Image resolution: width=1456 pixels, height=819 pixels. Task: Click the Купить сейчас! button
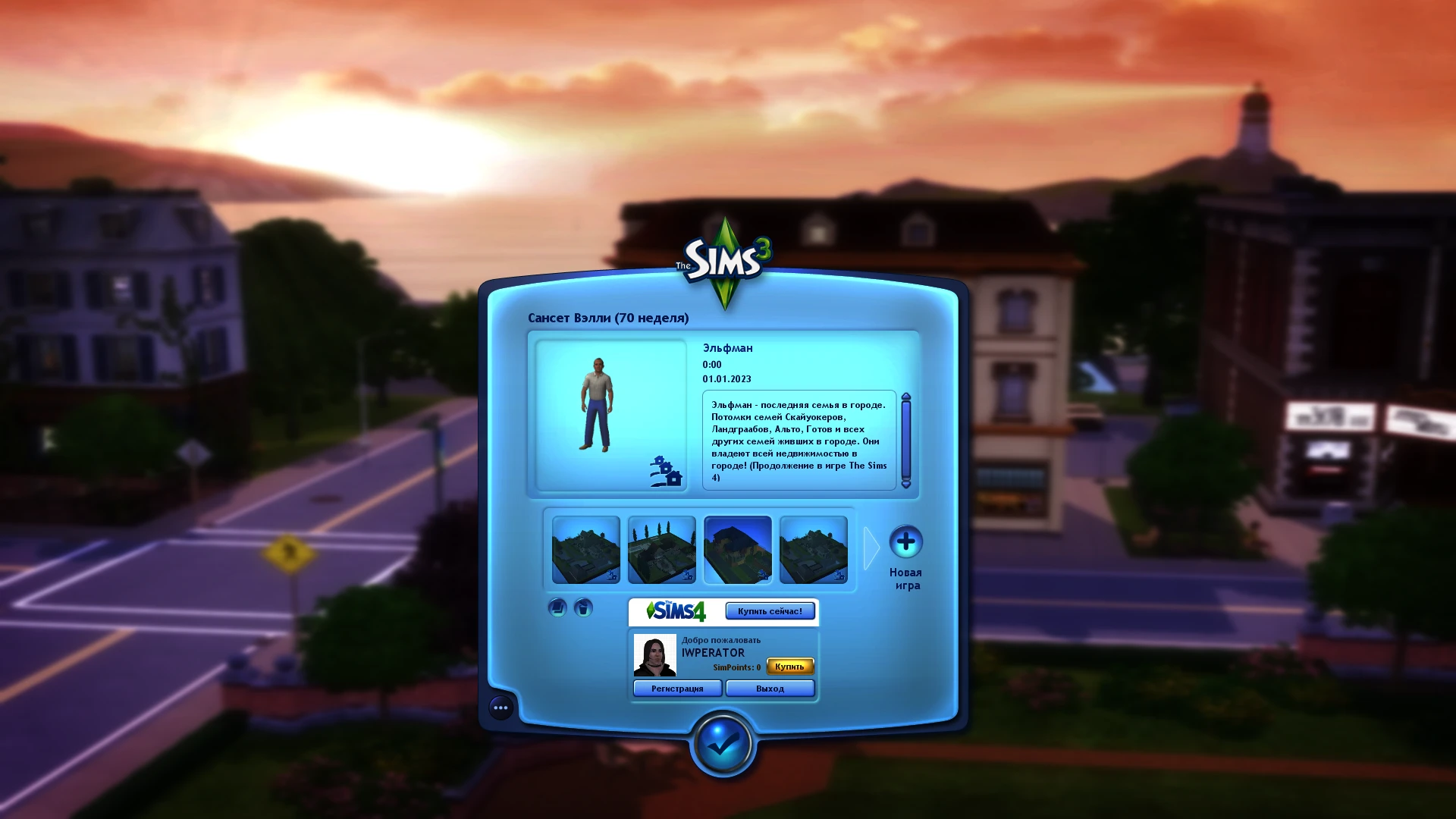point(770,610)
